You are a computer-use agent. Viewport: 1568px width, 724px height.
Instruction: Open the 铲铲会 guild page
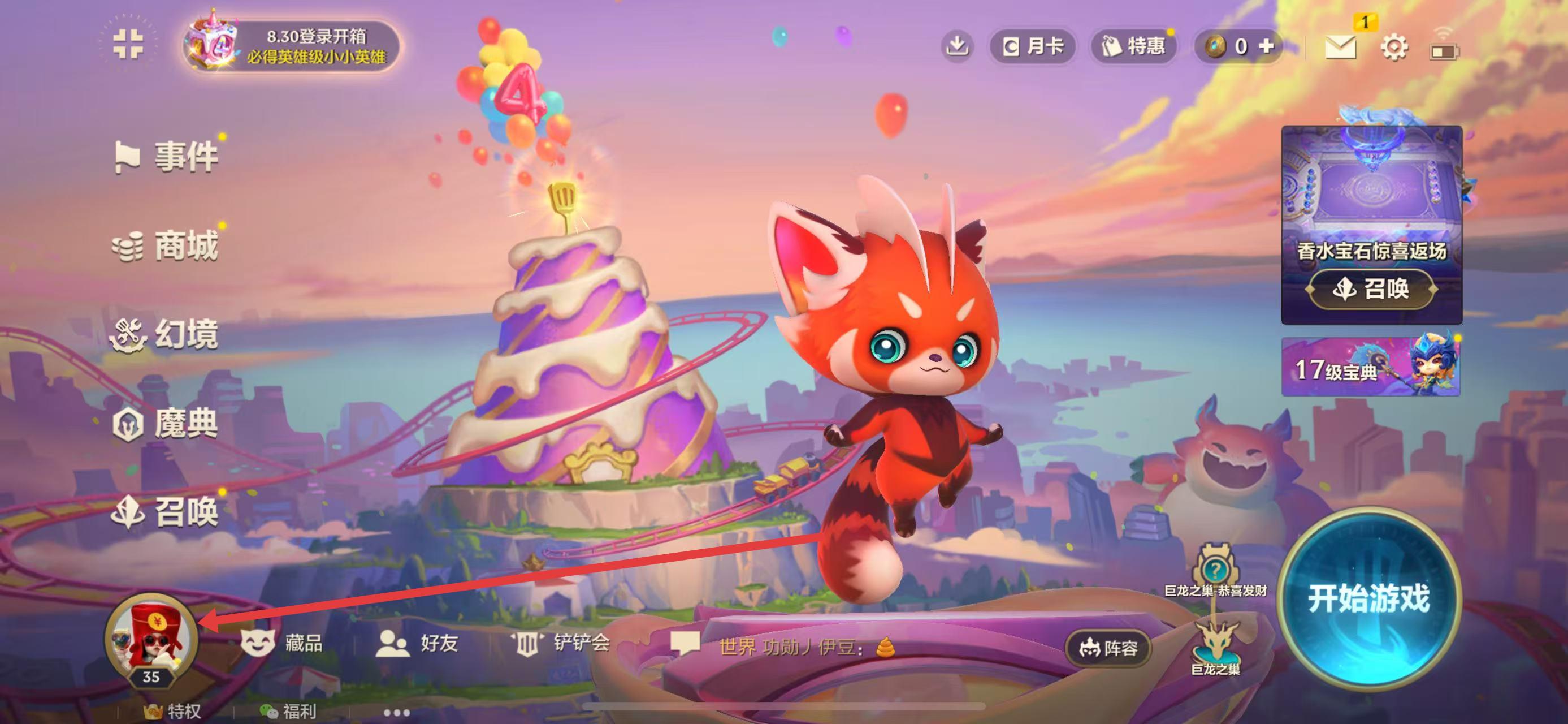(560, 643)
